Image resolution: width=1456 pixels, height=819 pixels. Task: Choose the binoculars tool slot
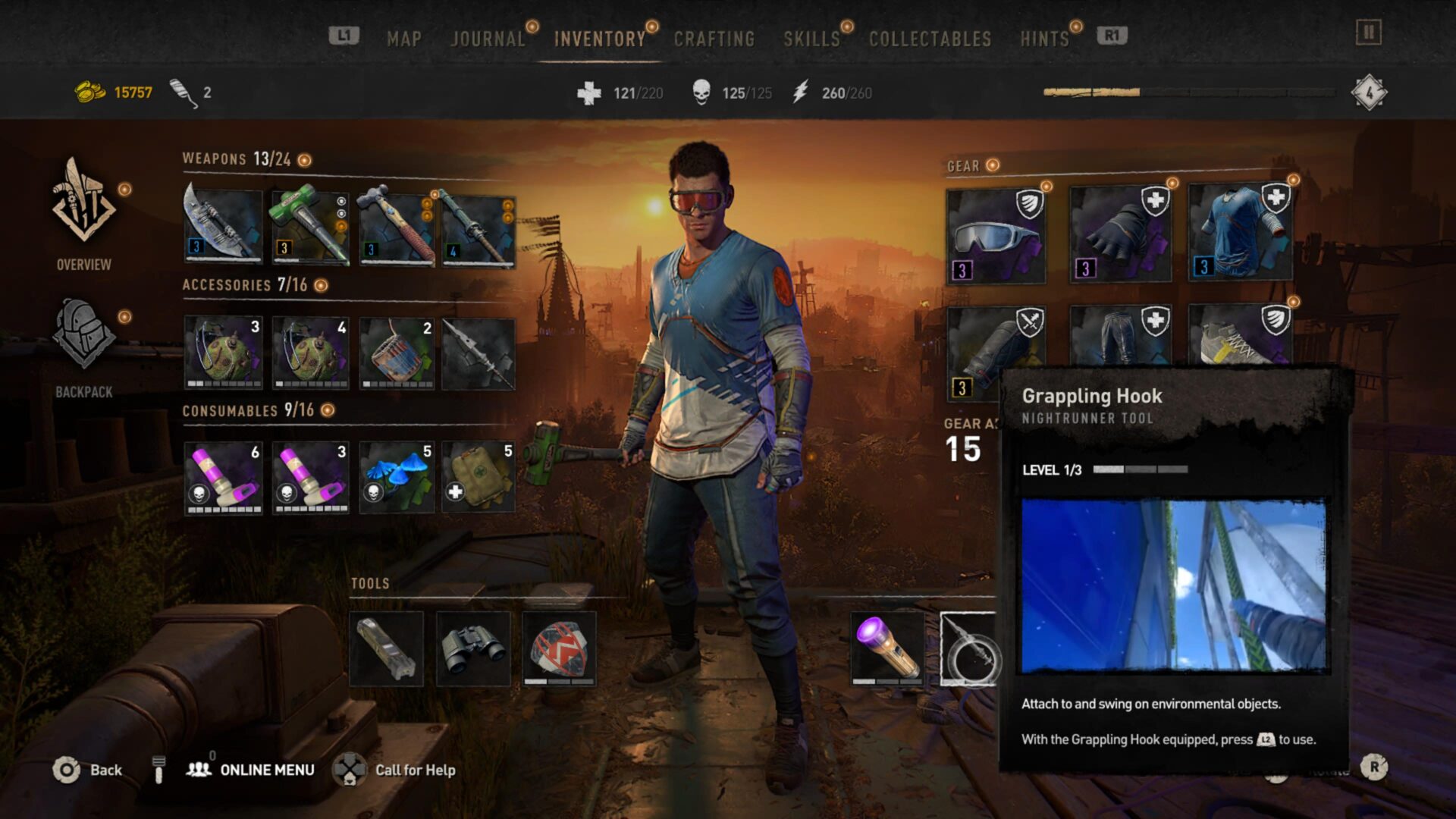click(473, 649)
